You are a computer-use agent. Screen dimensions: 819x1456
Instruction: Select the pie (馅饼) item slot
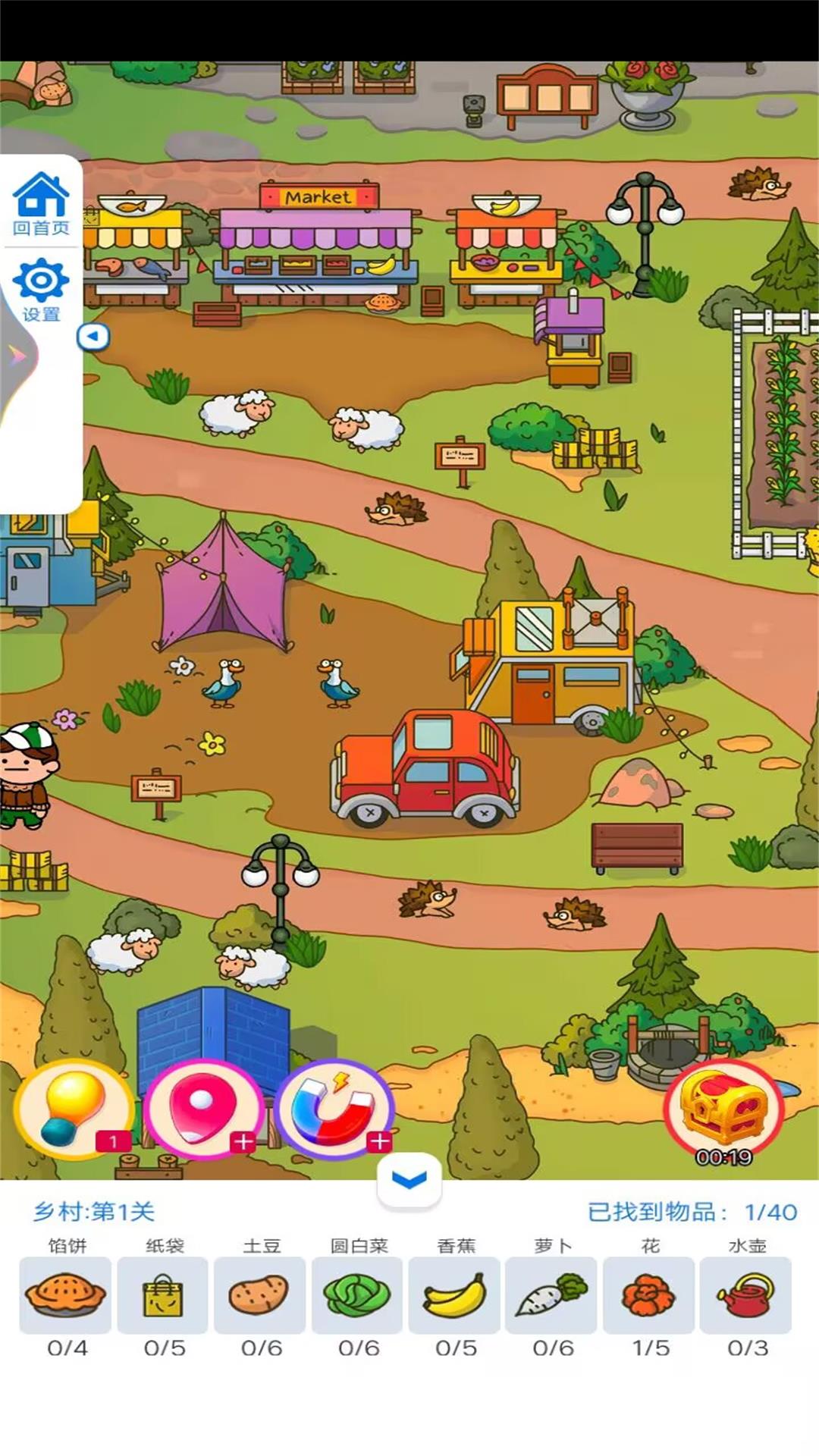(x=65, y=1295)
